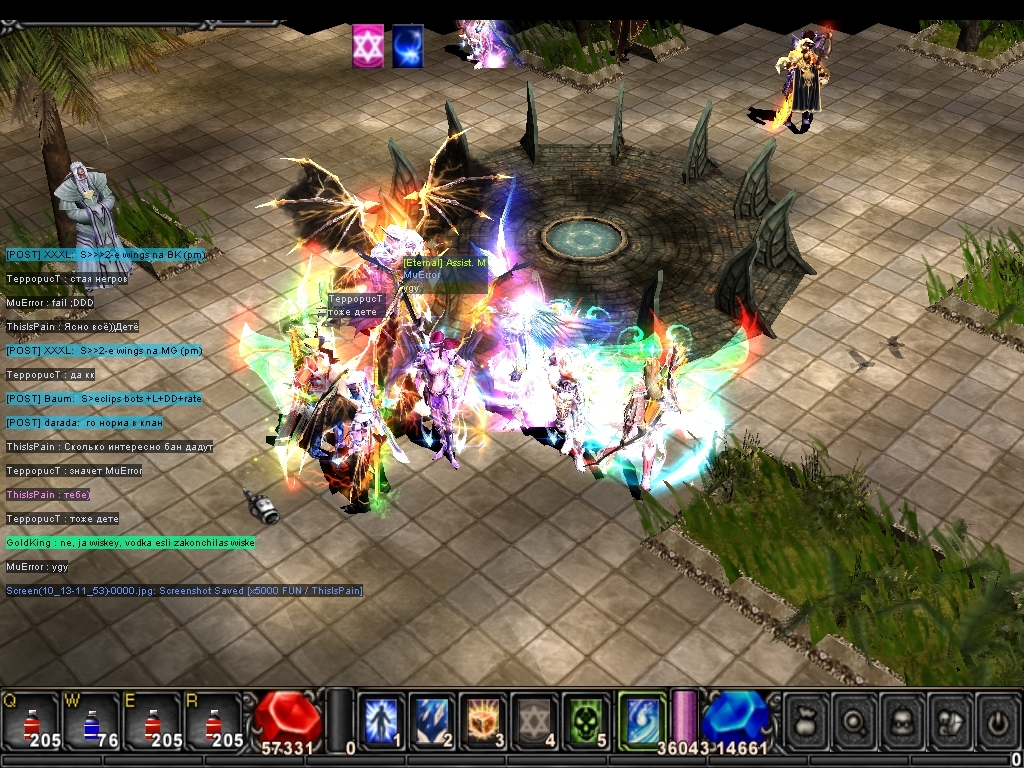Use the red potion in slot E
The width and height of the screenshot is (1024, 768).
click(x=151, y=722)
